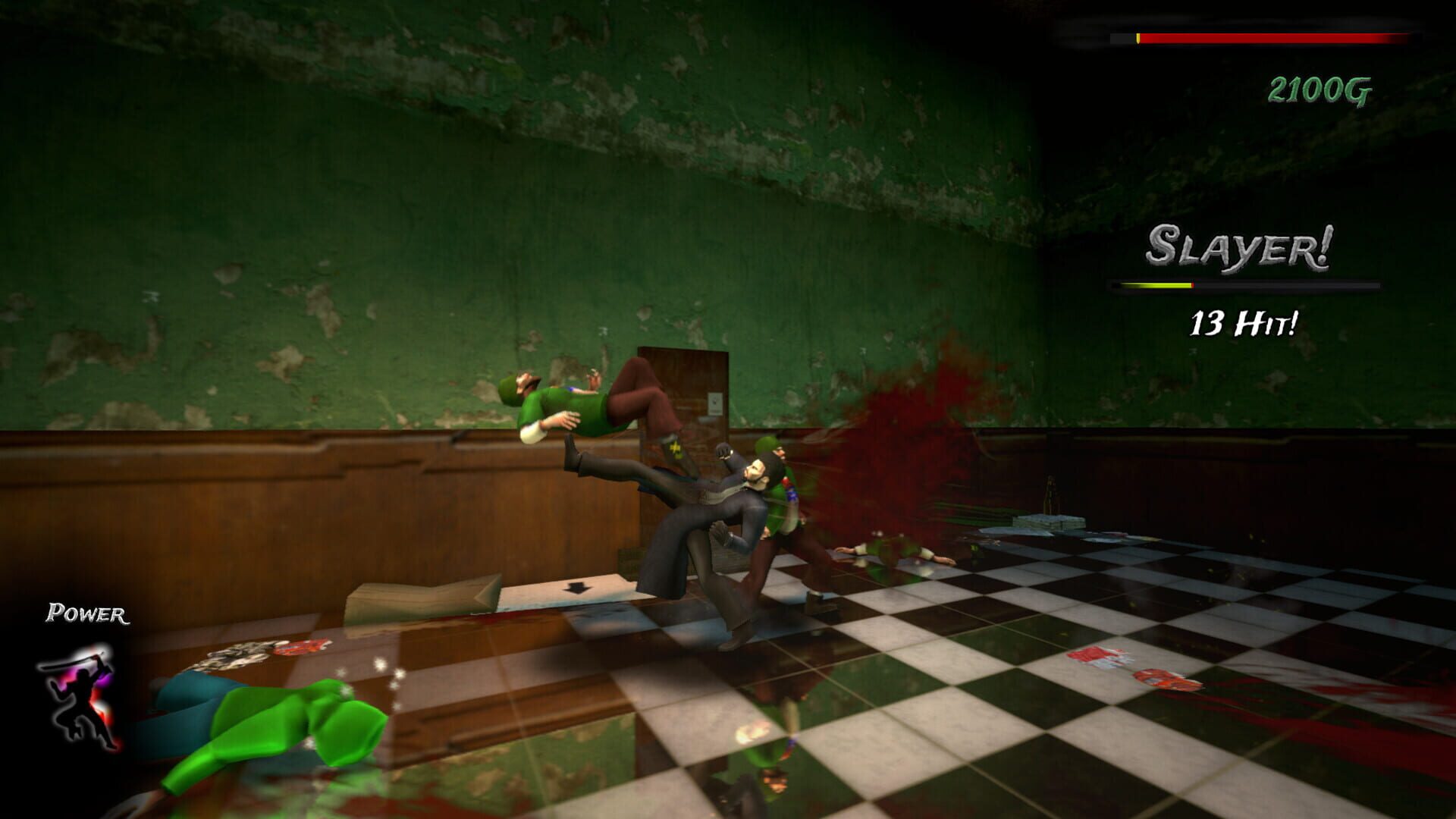Select the Power ninja silhouette icon

point(83,701)
